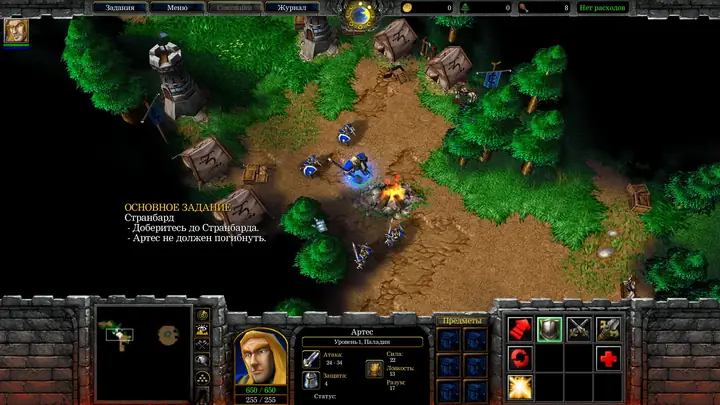Toggle the minimap signal button
This screenshot has height=405, width=720.
[203, 314]
